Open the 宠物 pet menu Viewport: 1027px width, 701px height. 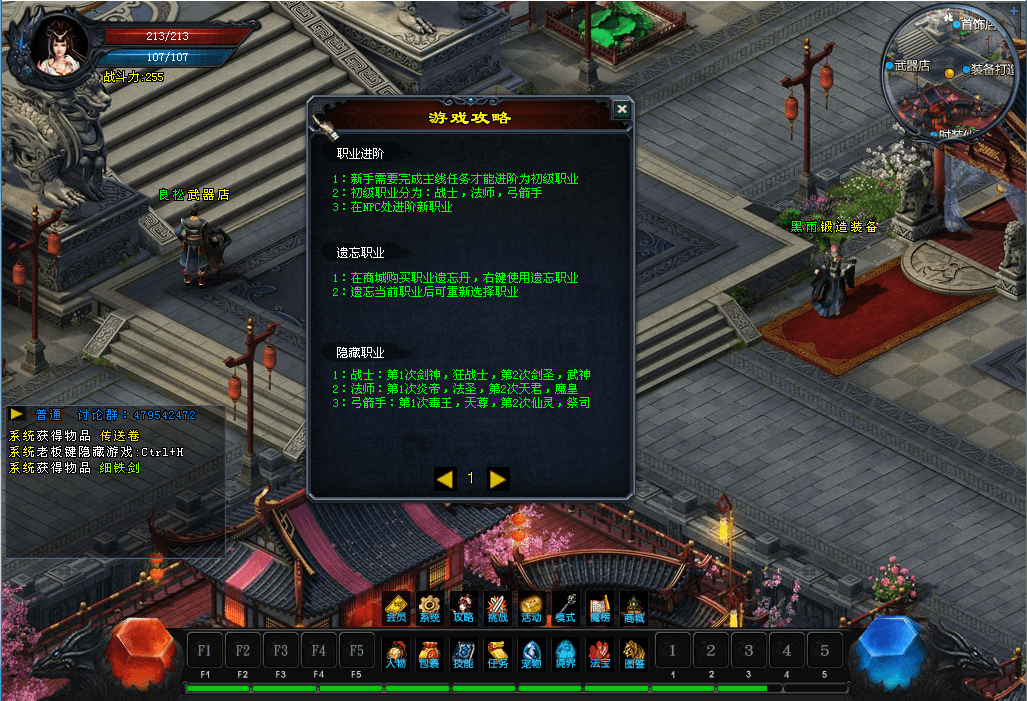(531, 653)
